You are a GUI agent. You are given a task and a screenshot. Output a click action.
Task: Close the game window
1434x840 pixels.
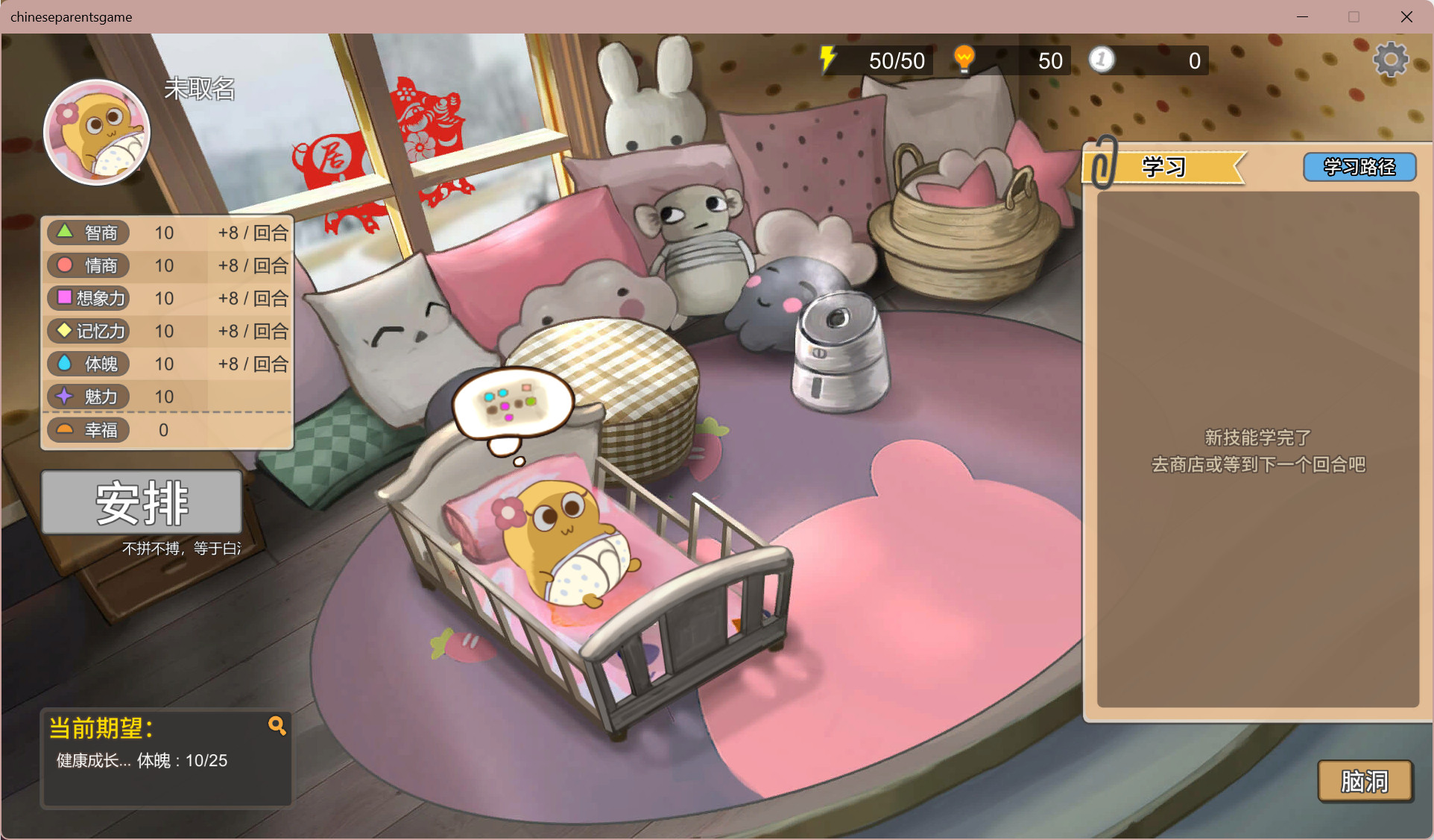click(x=1406, y=16)
